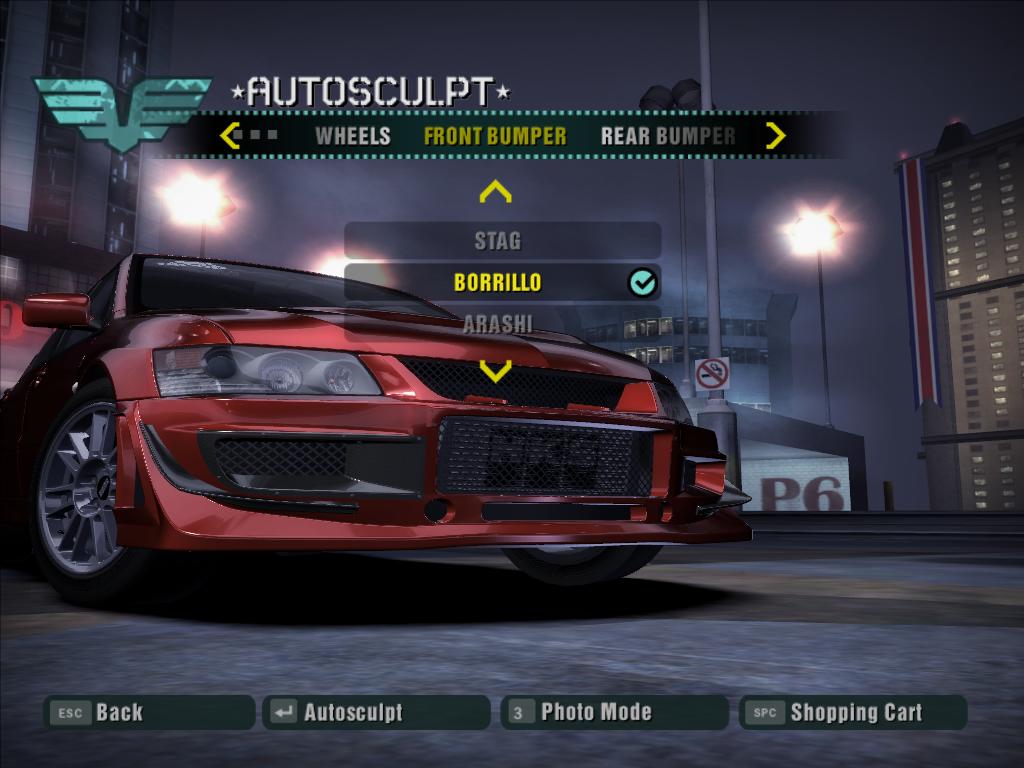Viewport: 1024px width, 768px height.
Task: Pick the Arashi bumper option
Action: [498, 323]
